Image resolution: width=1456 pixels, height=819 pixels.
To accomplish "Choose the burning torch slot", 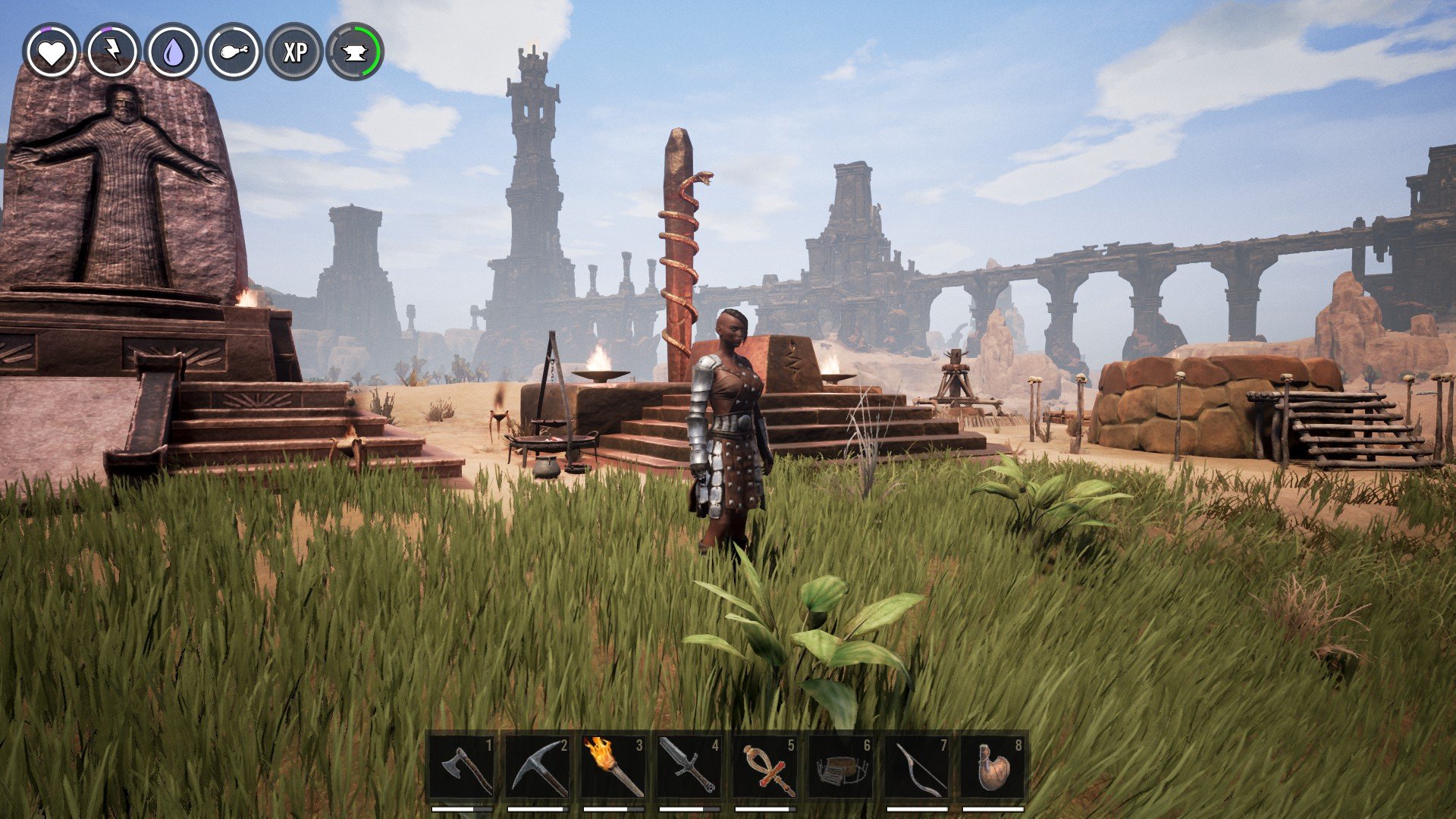I will [x=614, y=767].
